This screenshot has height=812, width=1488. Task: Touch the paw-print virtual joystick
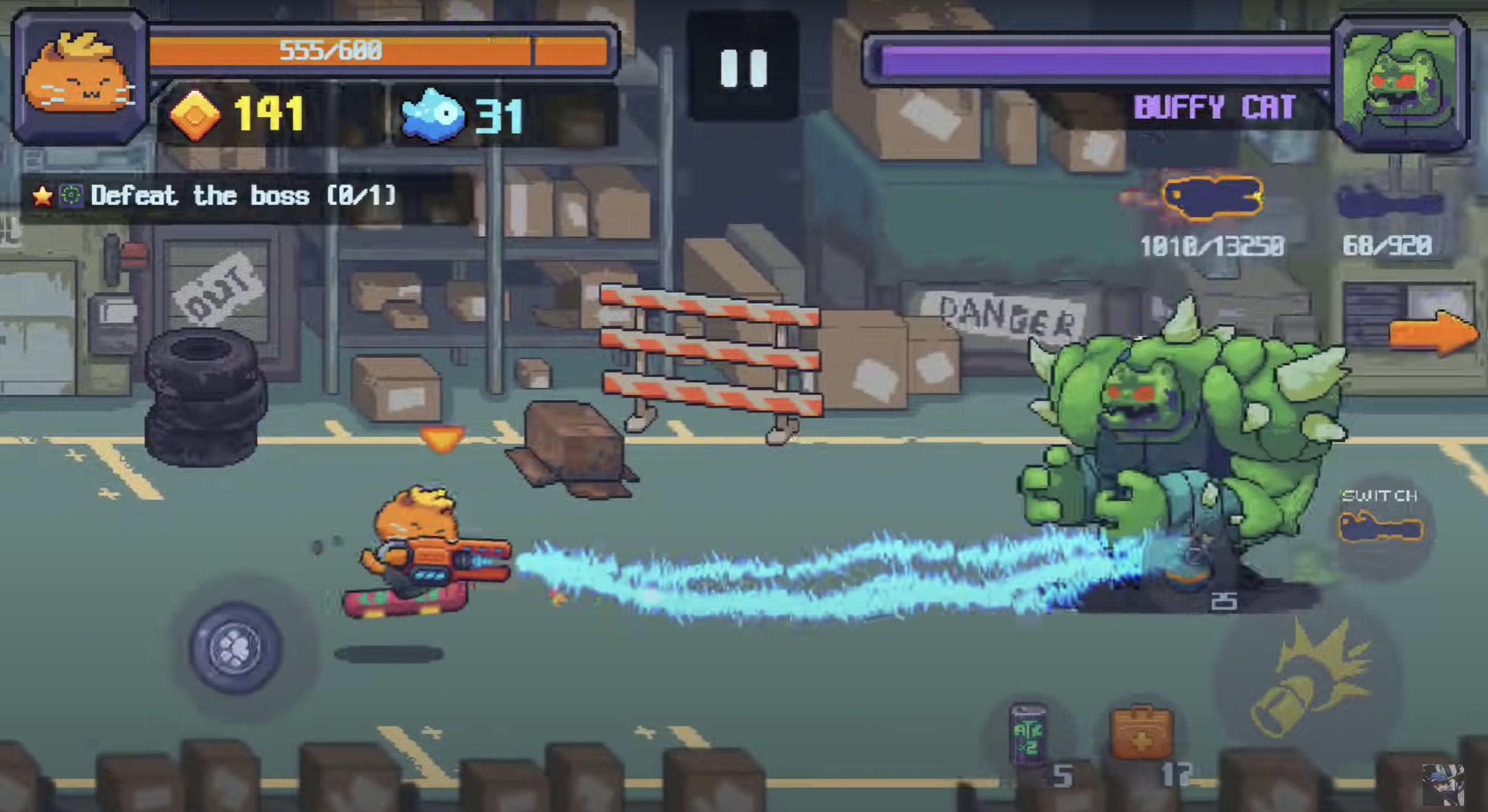tap(236, 648)
